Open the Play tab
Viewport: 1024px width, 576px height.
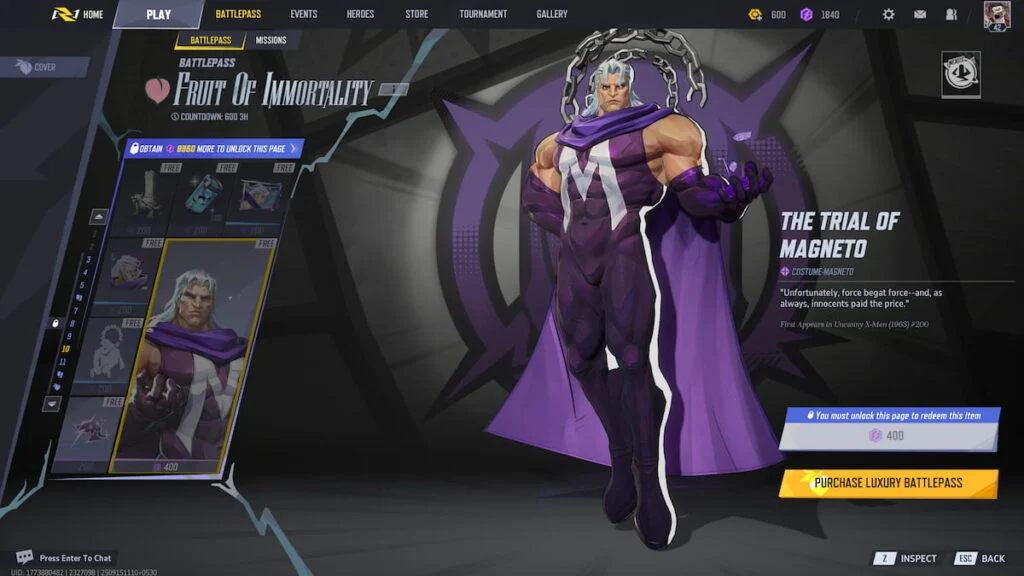point(158,14)
